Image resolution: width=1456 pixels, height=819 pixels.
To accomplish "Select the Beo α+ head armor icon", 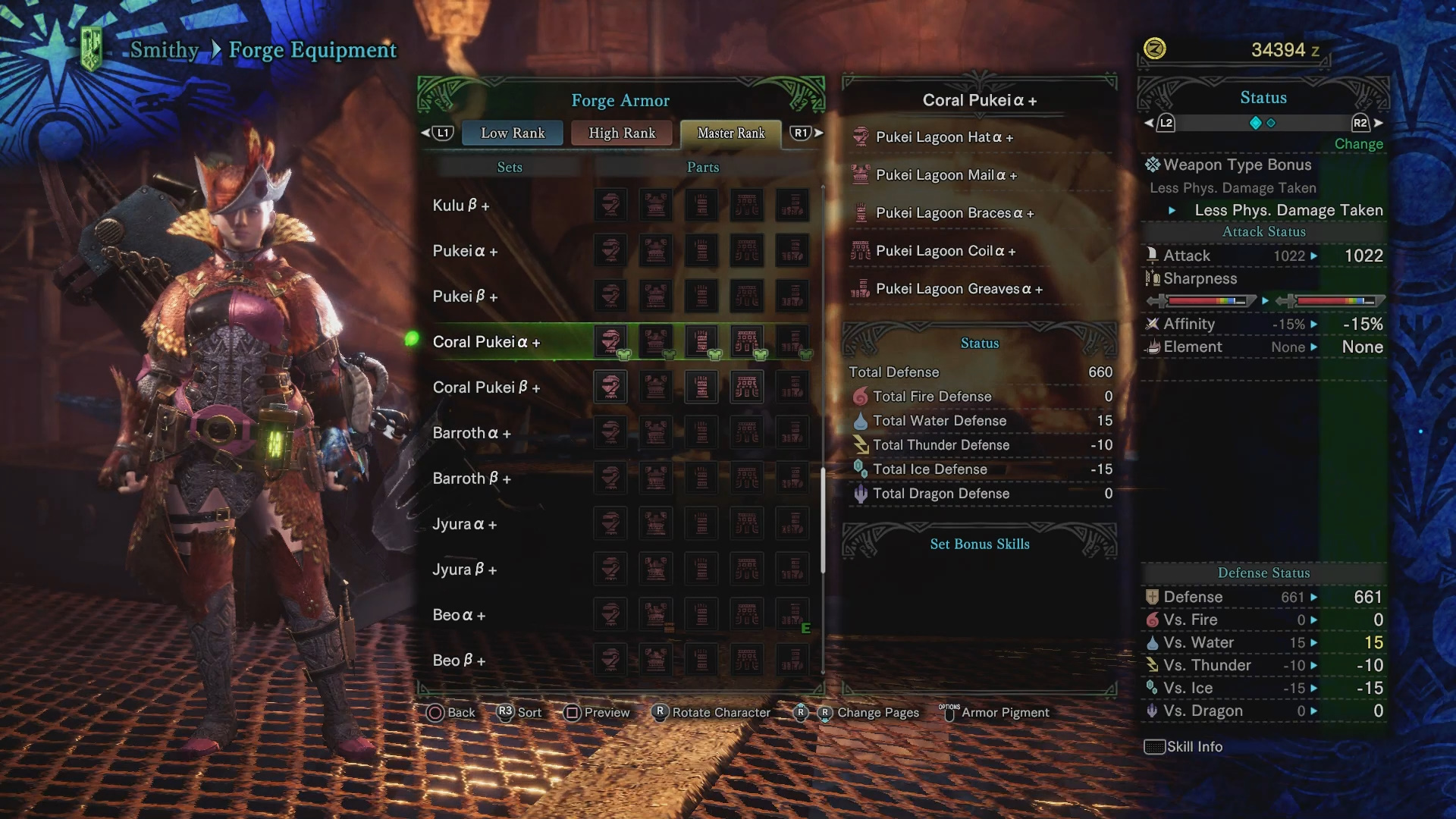I will (611, 614).
